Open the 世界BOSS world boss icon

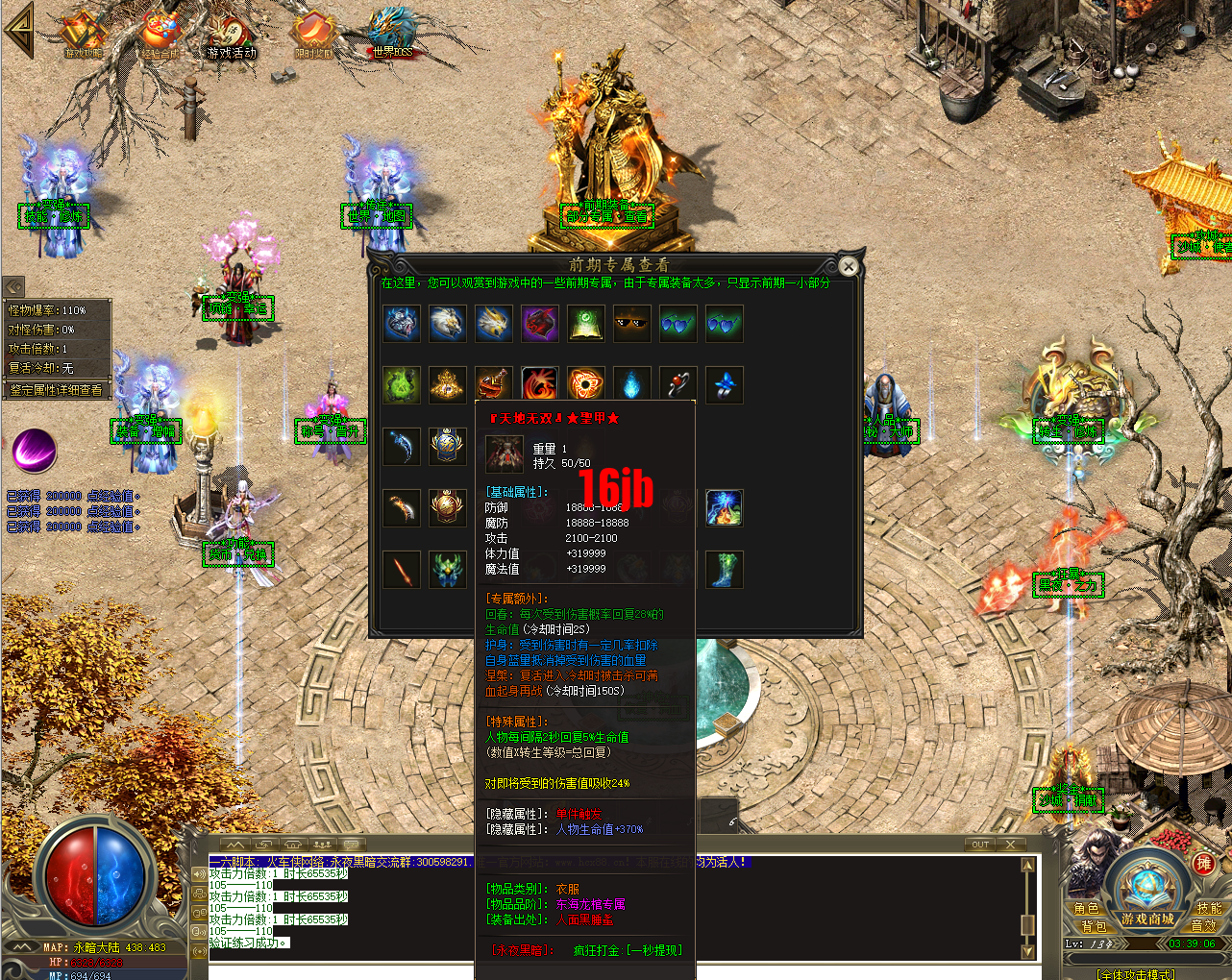click(x=391, y=29)
